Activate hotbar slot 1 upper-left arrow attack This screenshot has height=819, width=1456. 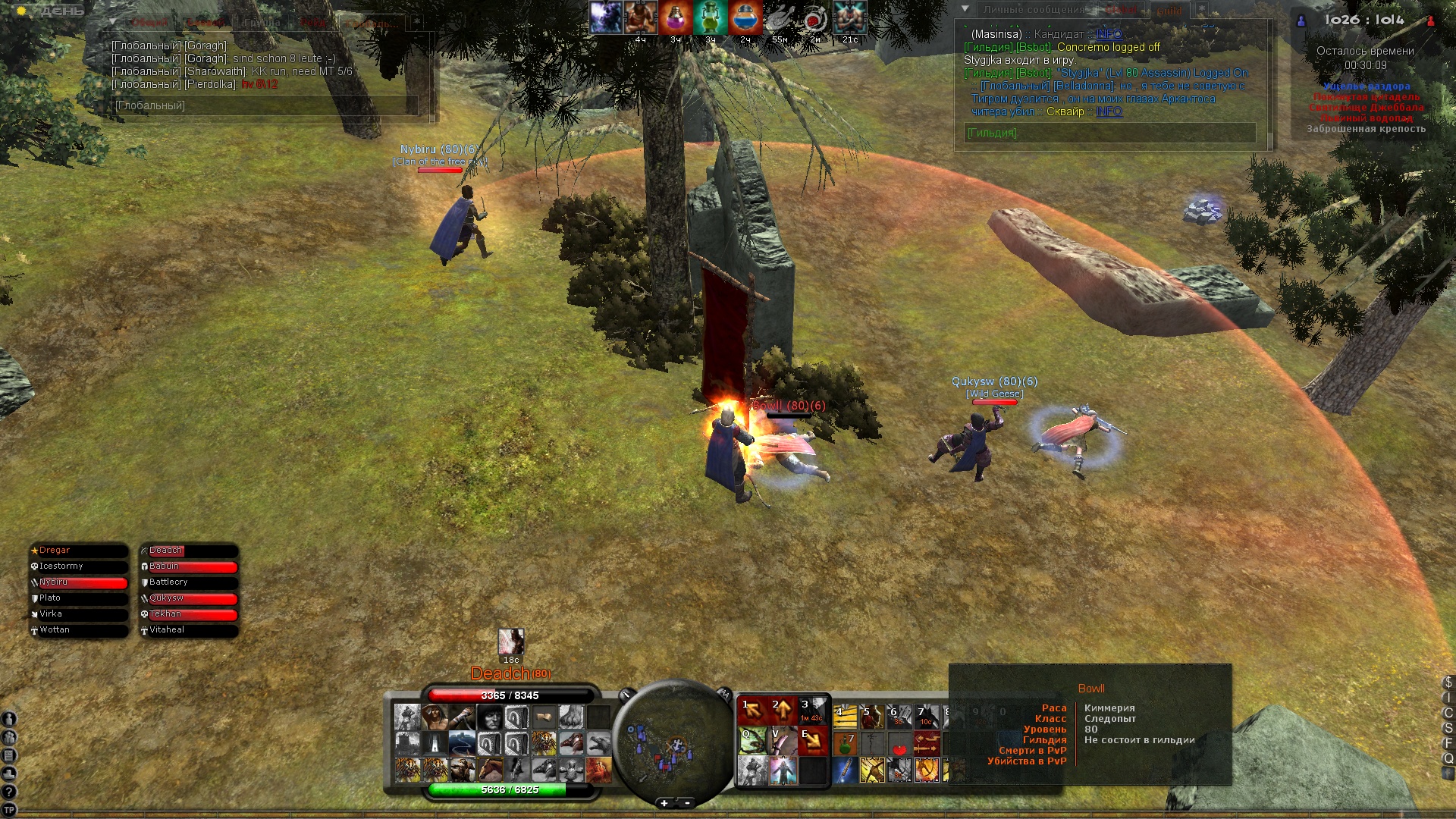[752, 711]
